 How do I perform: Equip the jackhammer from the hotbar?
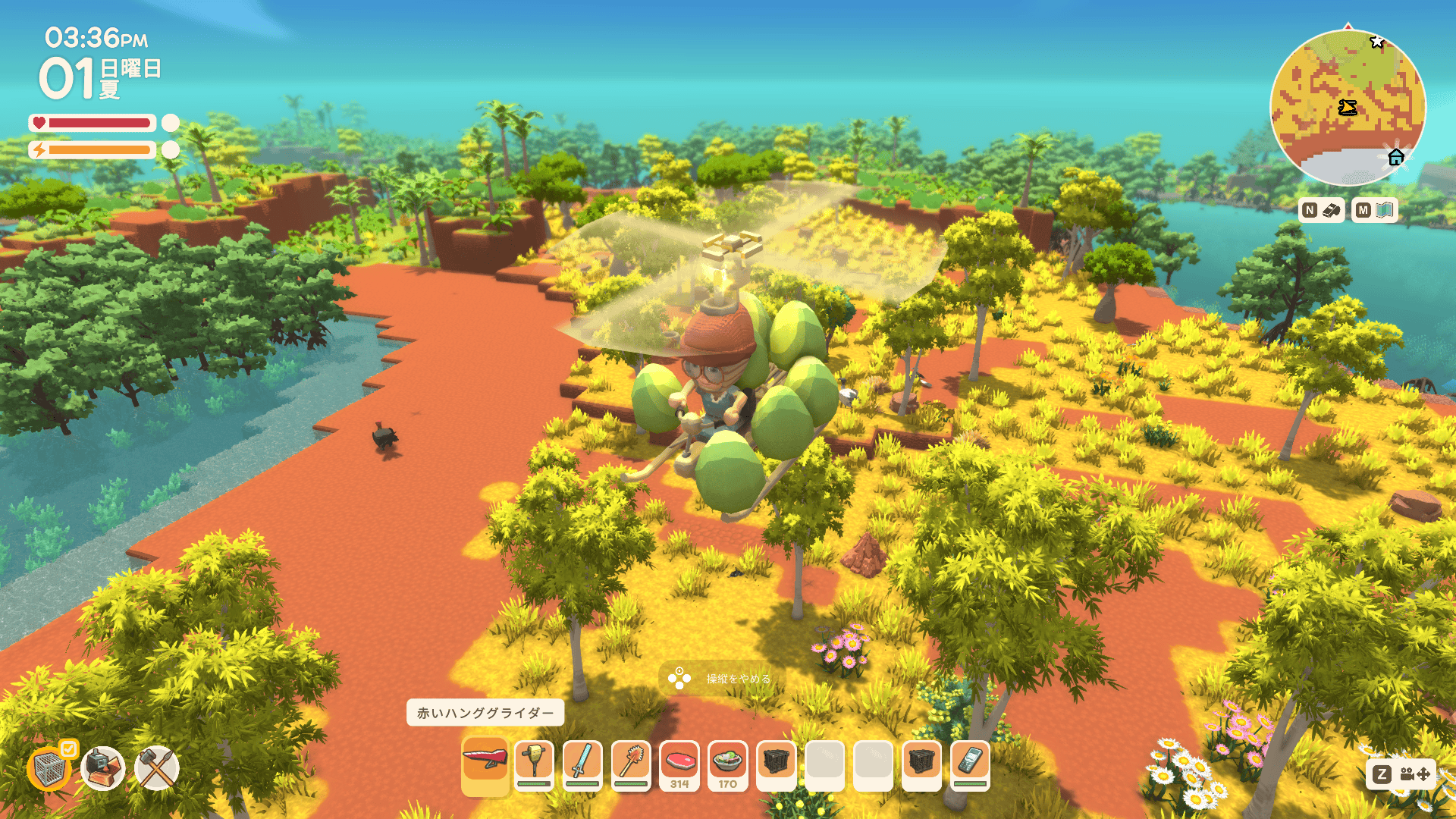click(x=534, y=764)
